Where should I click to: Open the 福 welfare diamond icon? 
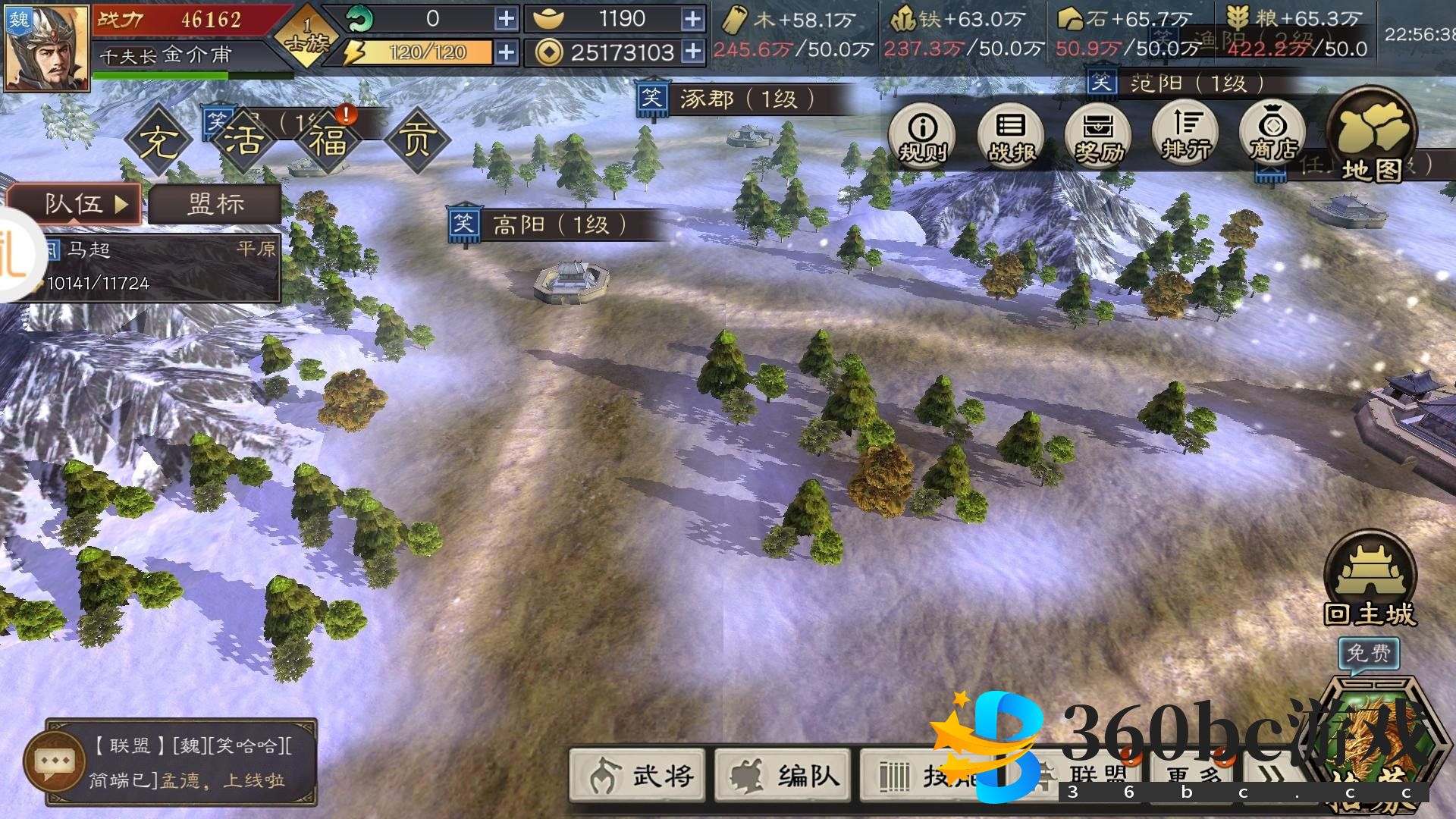pyautogui.click(x=328, y=140)
